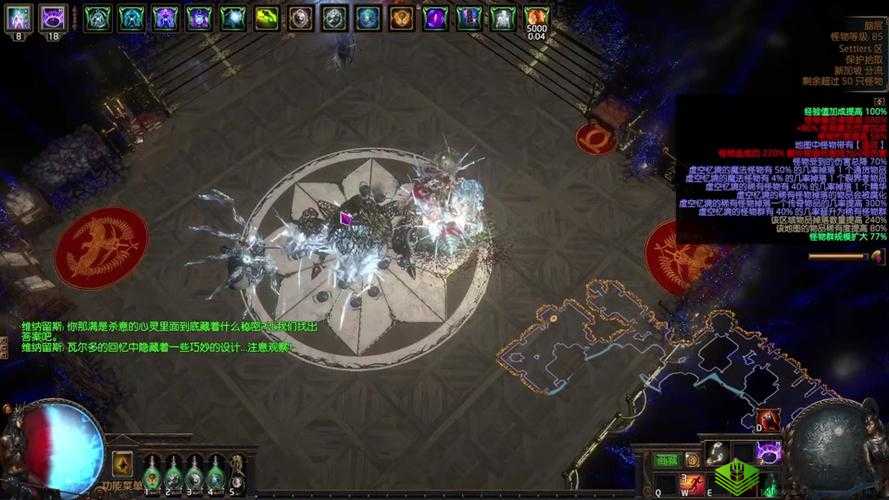This screenshot has height=500, width=889.
Task: Use the flask in slot 2
Action: point(173,473)
